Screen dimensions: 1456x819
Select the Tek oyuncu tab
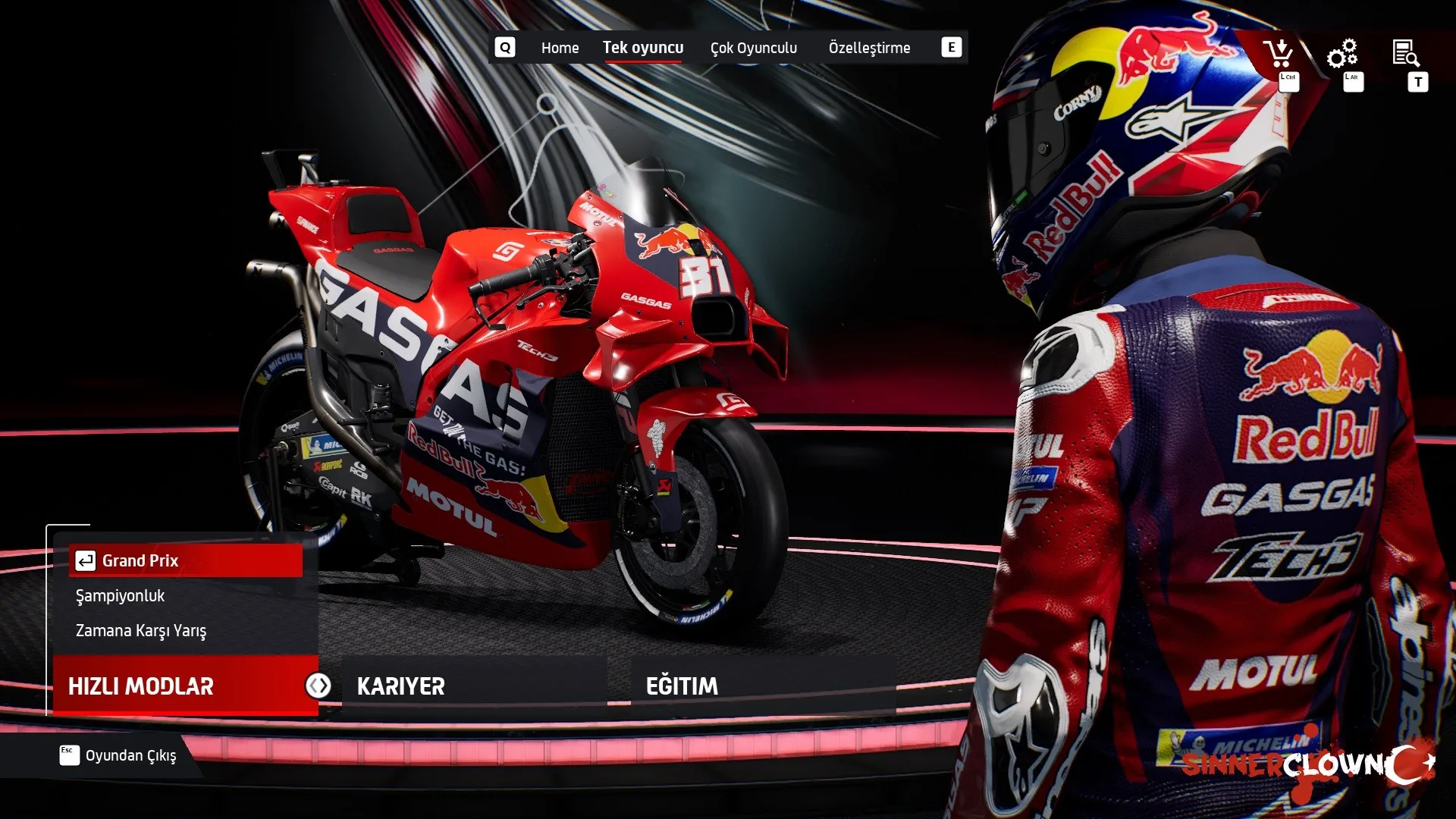(642, 48)
